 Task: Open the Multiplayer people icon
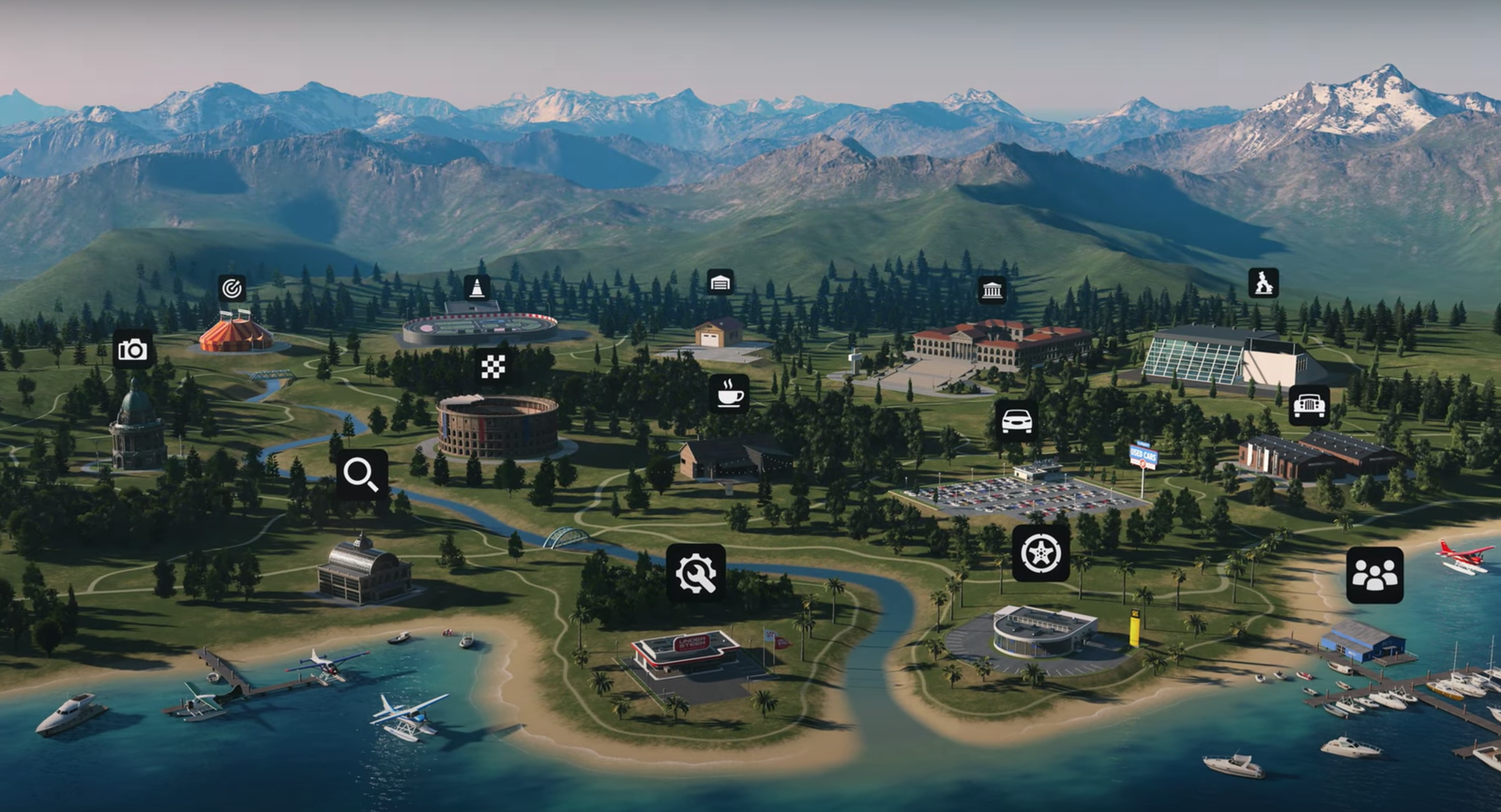point(1374,575)
